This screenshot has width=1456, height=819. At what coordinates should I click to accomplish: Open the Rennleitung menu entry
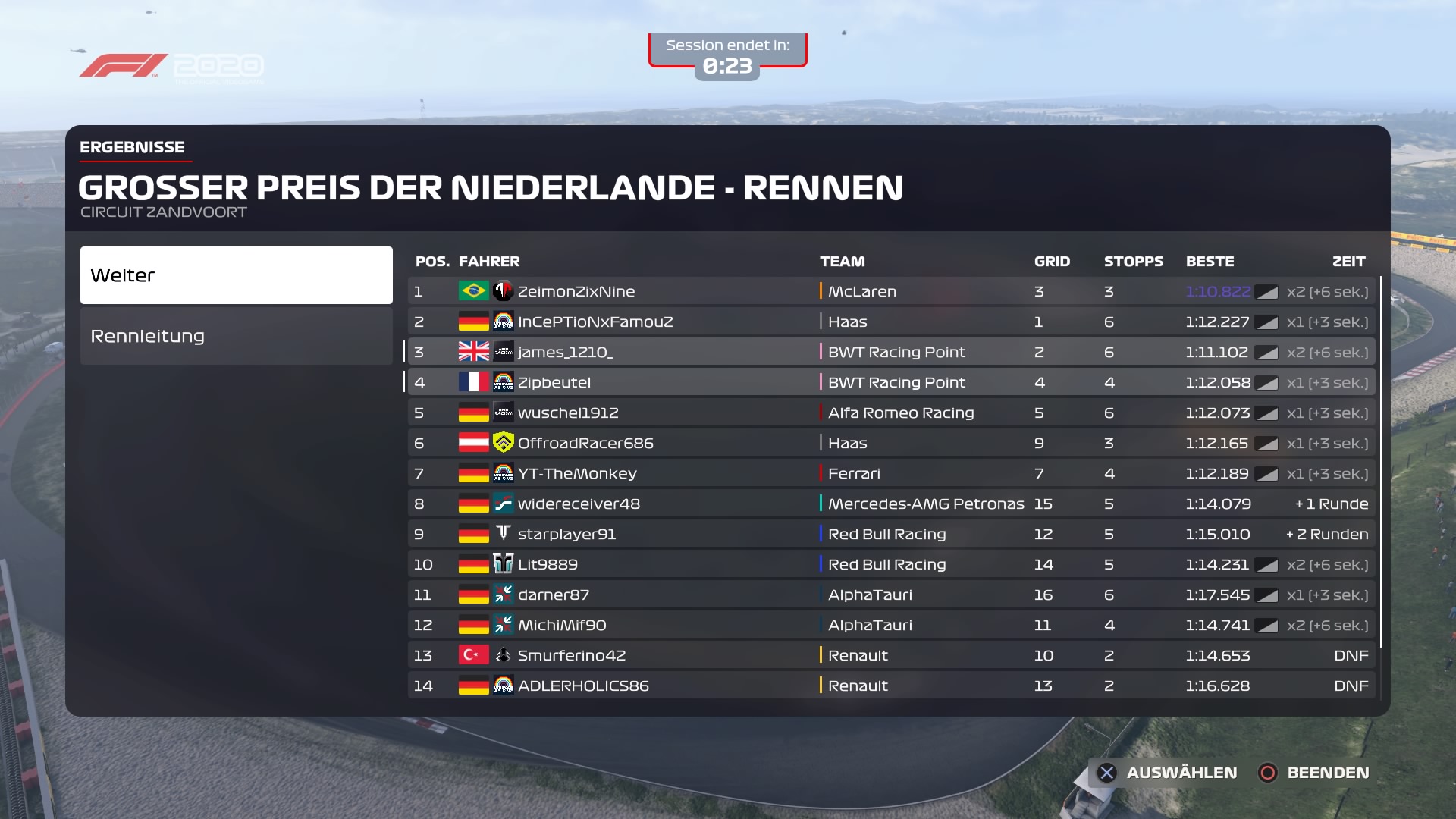[236, 336]
